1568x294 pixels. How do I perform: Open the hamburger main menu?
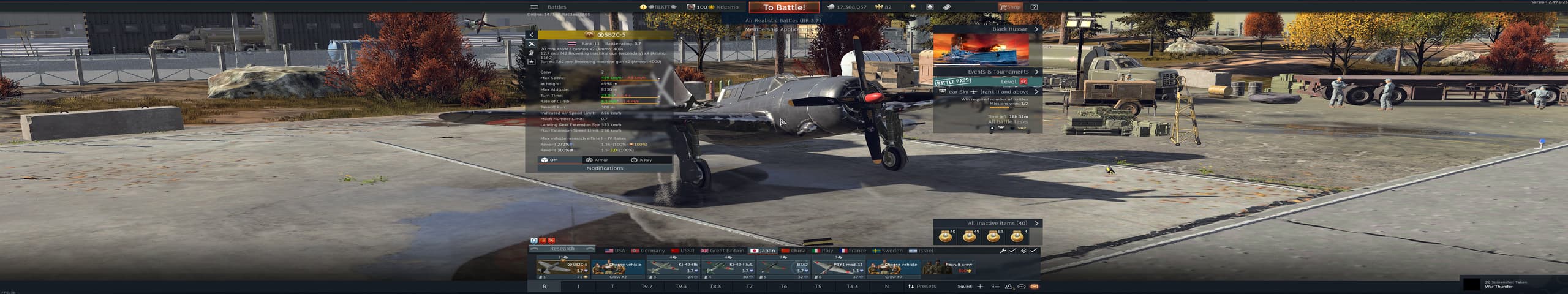[x=533, y=7]
